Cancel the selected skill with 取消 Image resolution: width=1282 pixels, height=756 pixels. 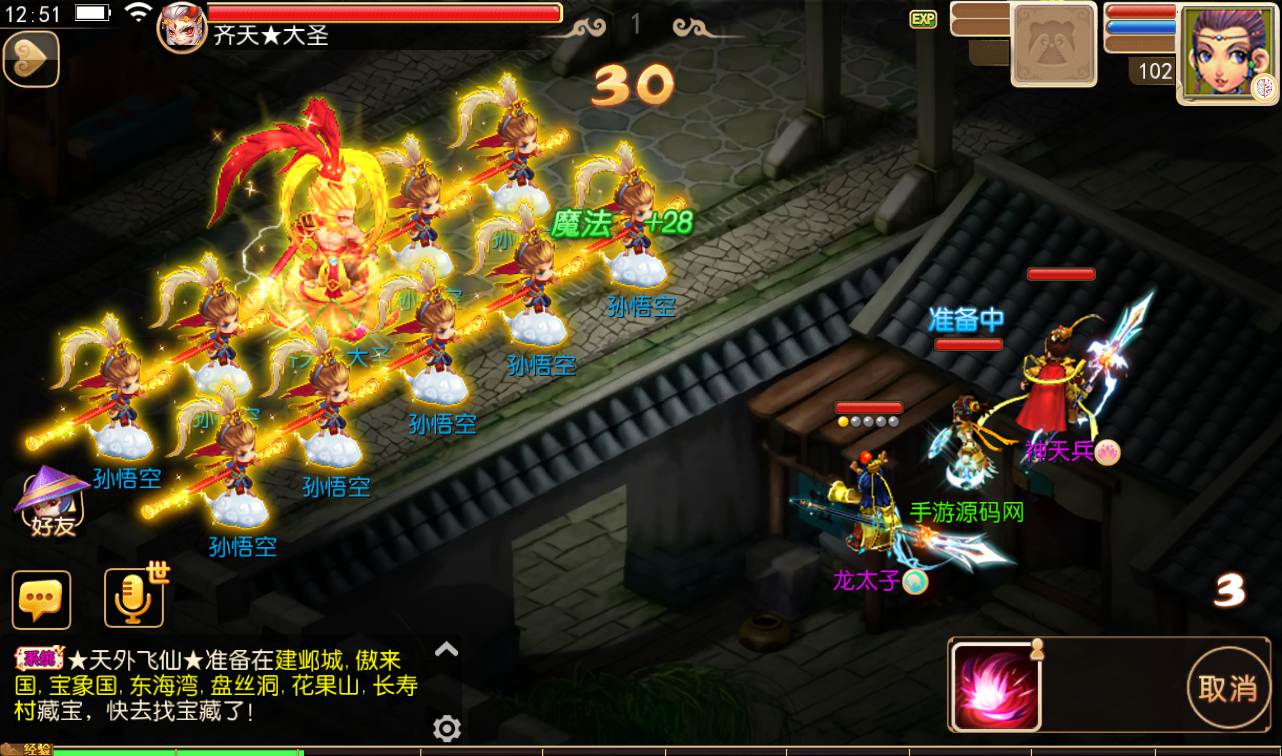point(1228,688)
